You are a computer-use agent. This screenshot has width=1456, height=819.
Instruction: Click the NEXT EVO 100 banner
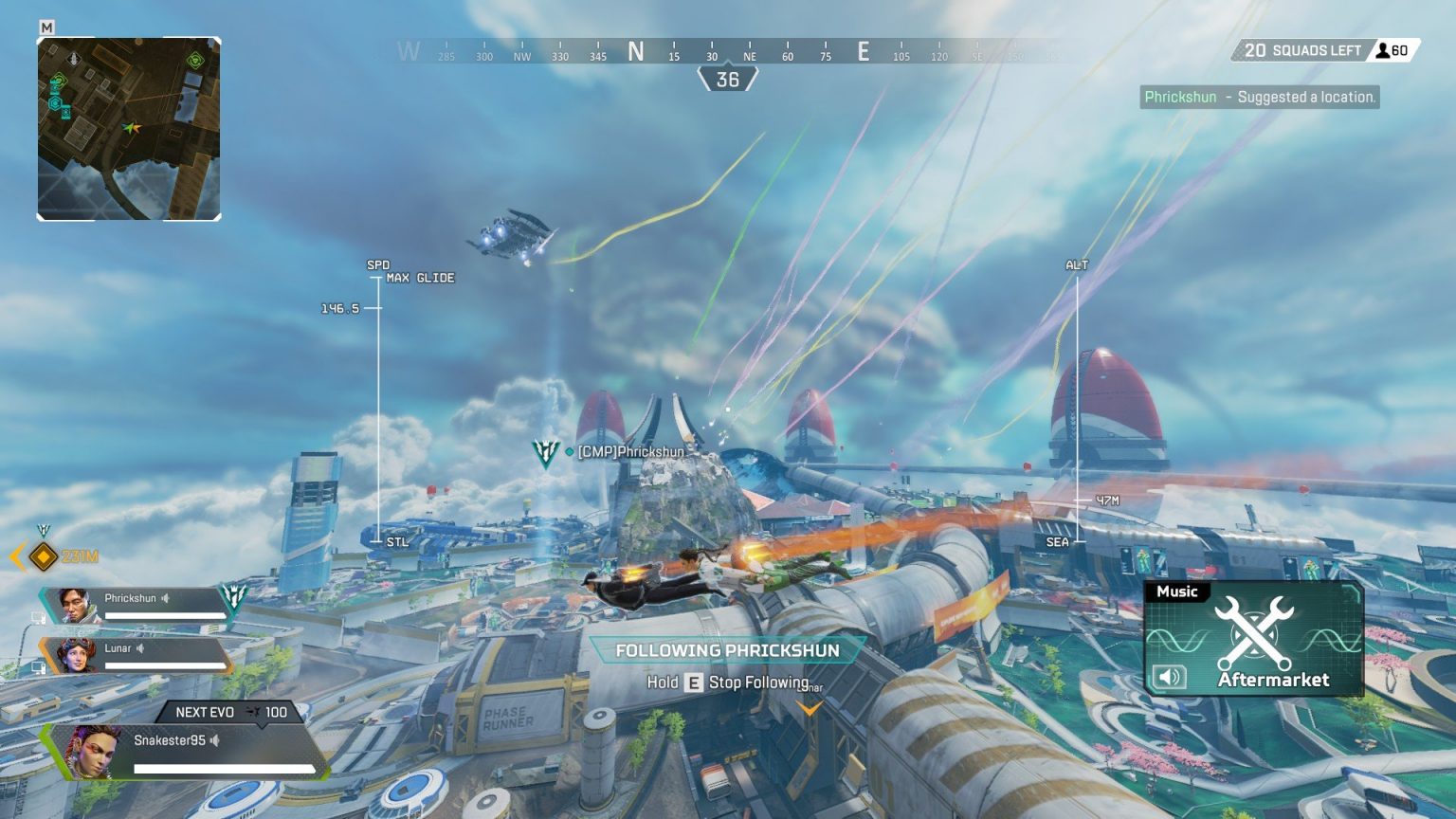click(x=227, y=711)
